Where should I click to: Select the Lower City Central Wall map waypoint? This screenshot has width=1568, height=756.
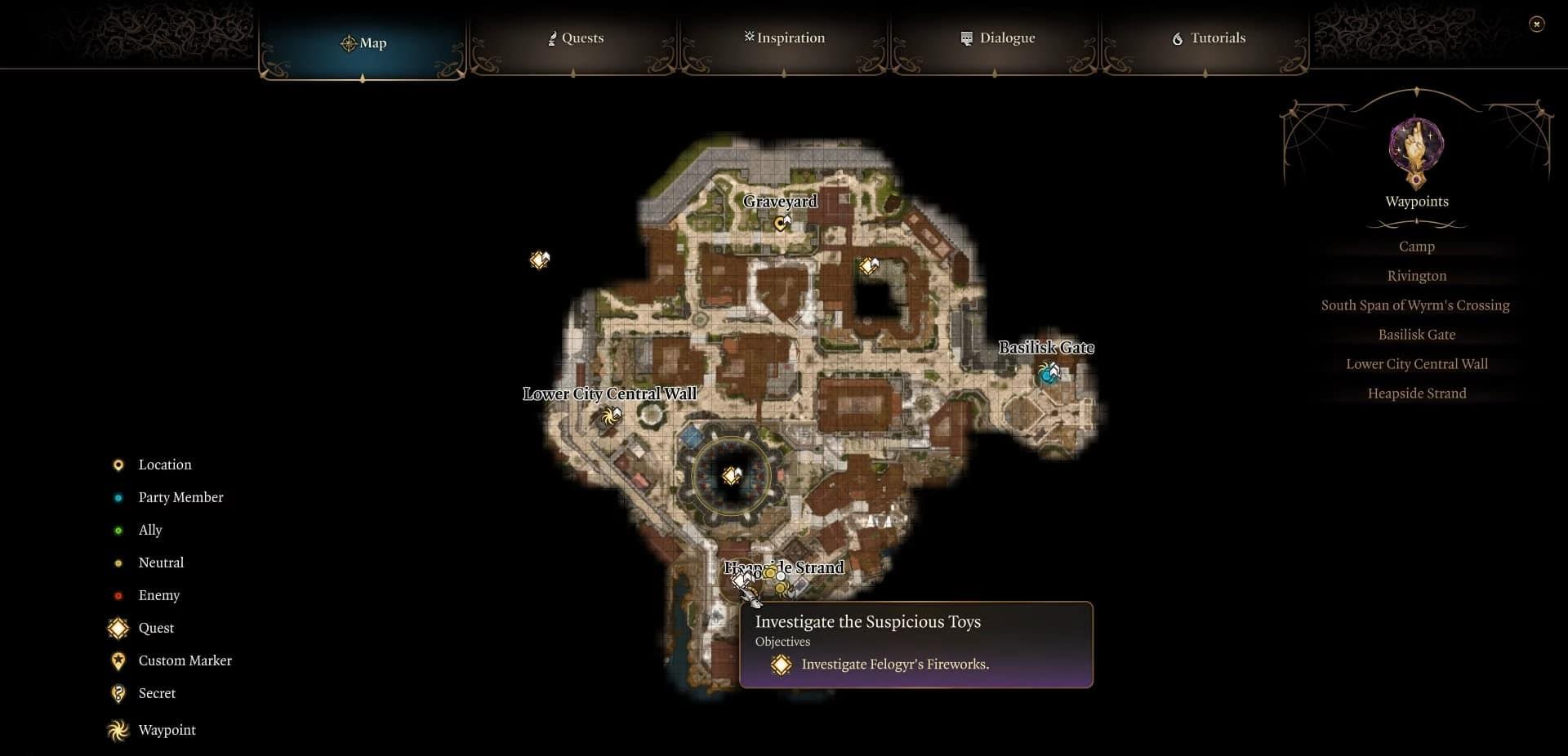[609, 417]
